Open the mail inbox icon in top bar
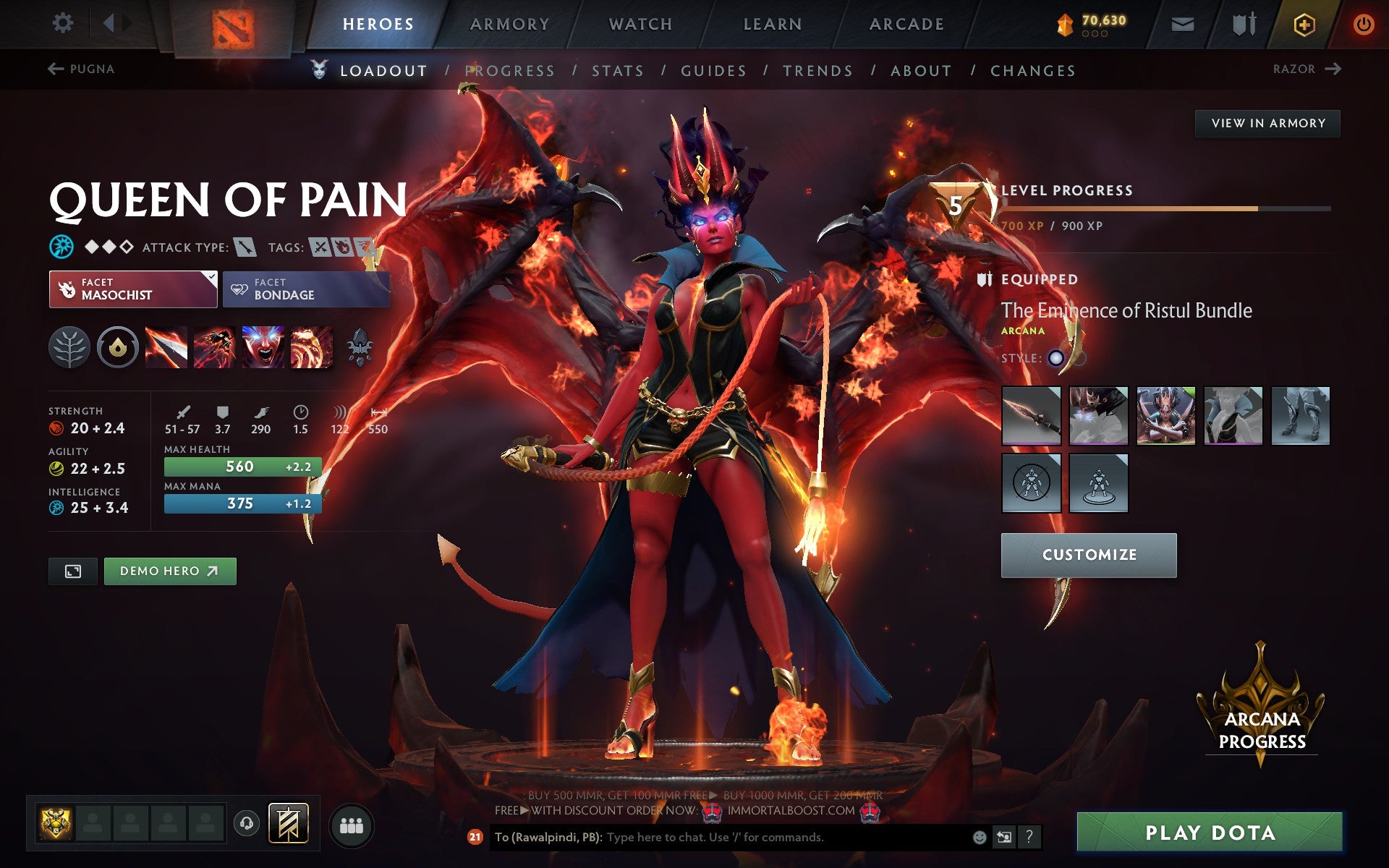The height and width of the screenshot is (868, 1389). coord(1182,23)
